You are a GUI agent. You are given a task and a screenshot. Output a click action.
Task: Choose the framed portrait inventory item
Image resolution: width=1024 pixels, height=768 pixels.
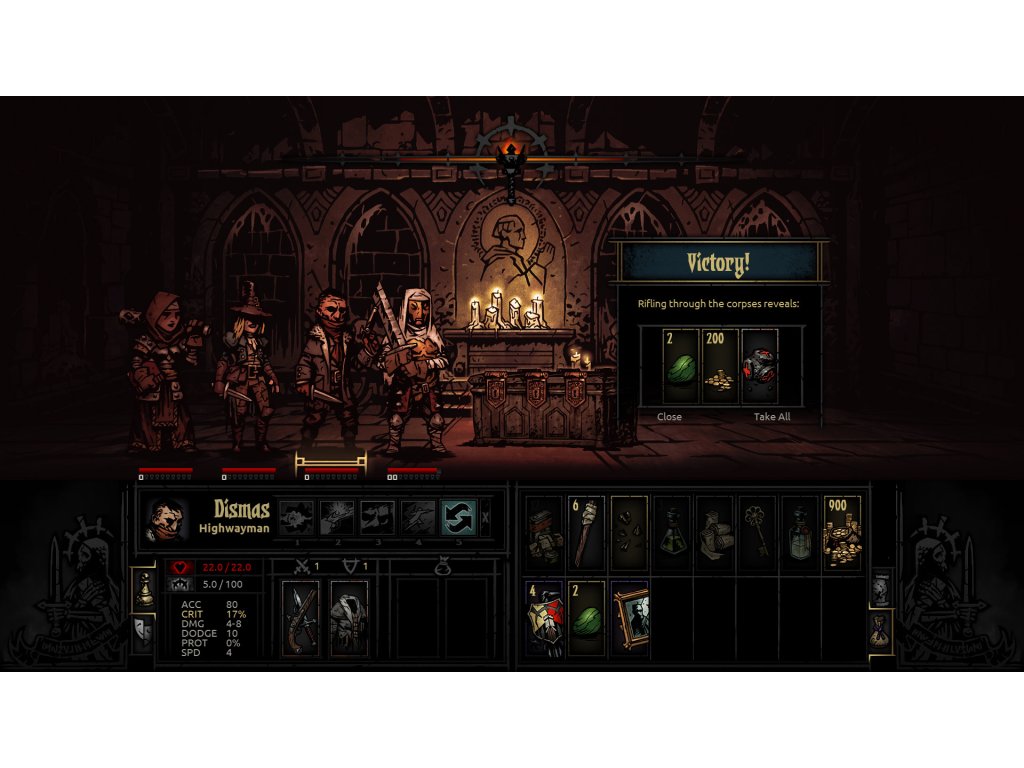pyautogui.click(x=630, y=618)
